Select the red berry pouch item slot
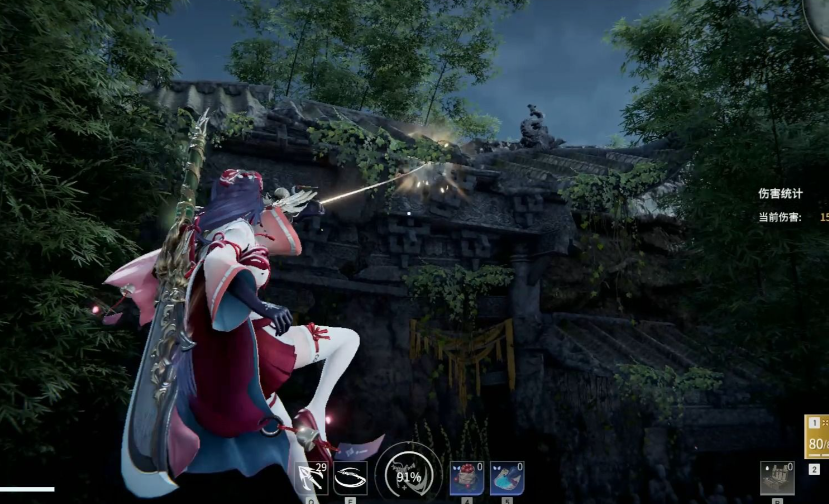 tap(467, 478)
